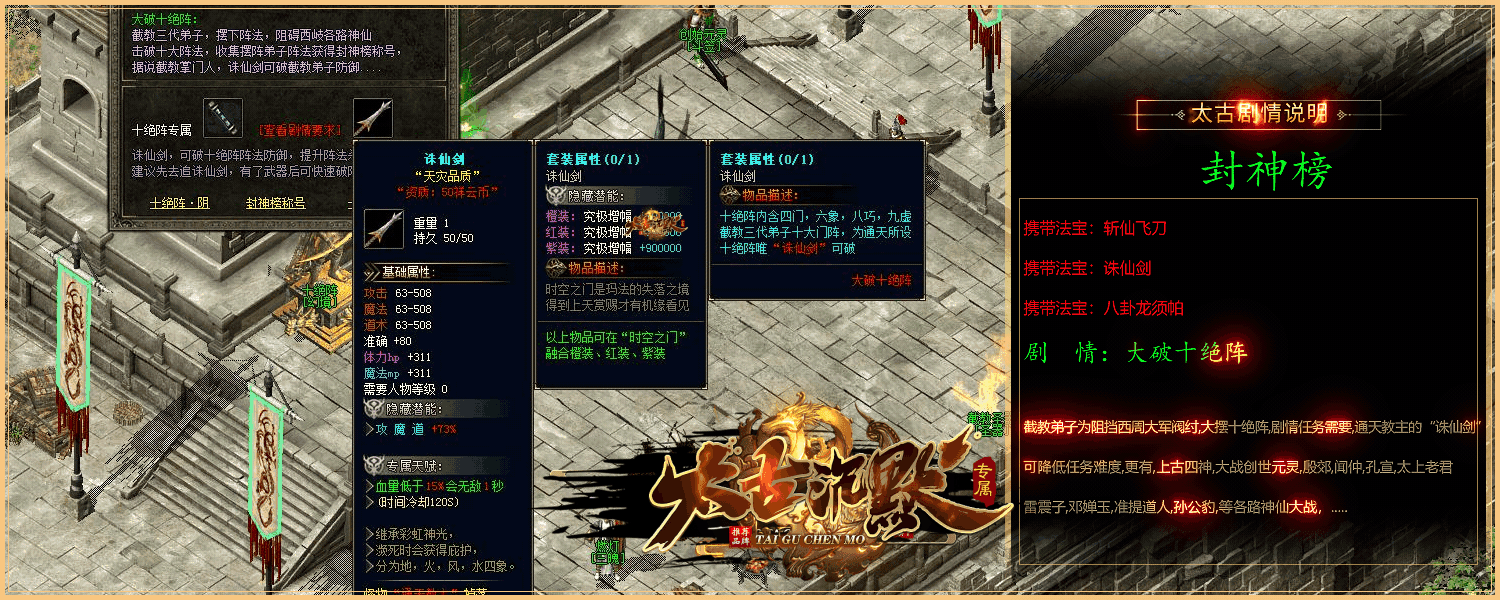Open the 封神榜称号 link
This screenshot has width=1500, height=600.
tap(275, 203)
